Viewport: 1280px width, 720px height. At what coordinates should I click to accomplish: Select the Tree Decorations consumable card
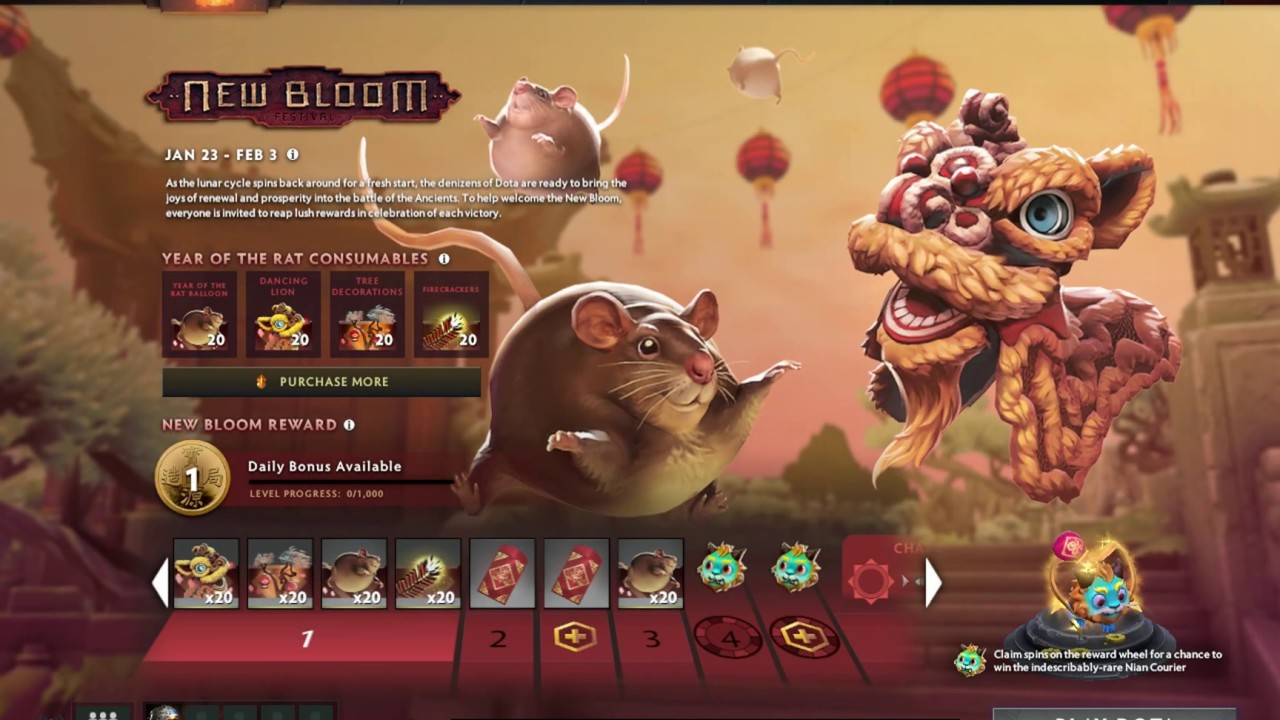(x=367, y=314)
